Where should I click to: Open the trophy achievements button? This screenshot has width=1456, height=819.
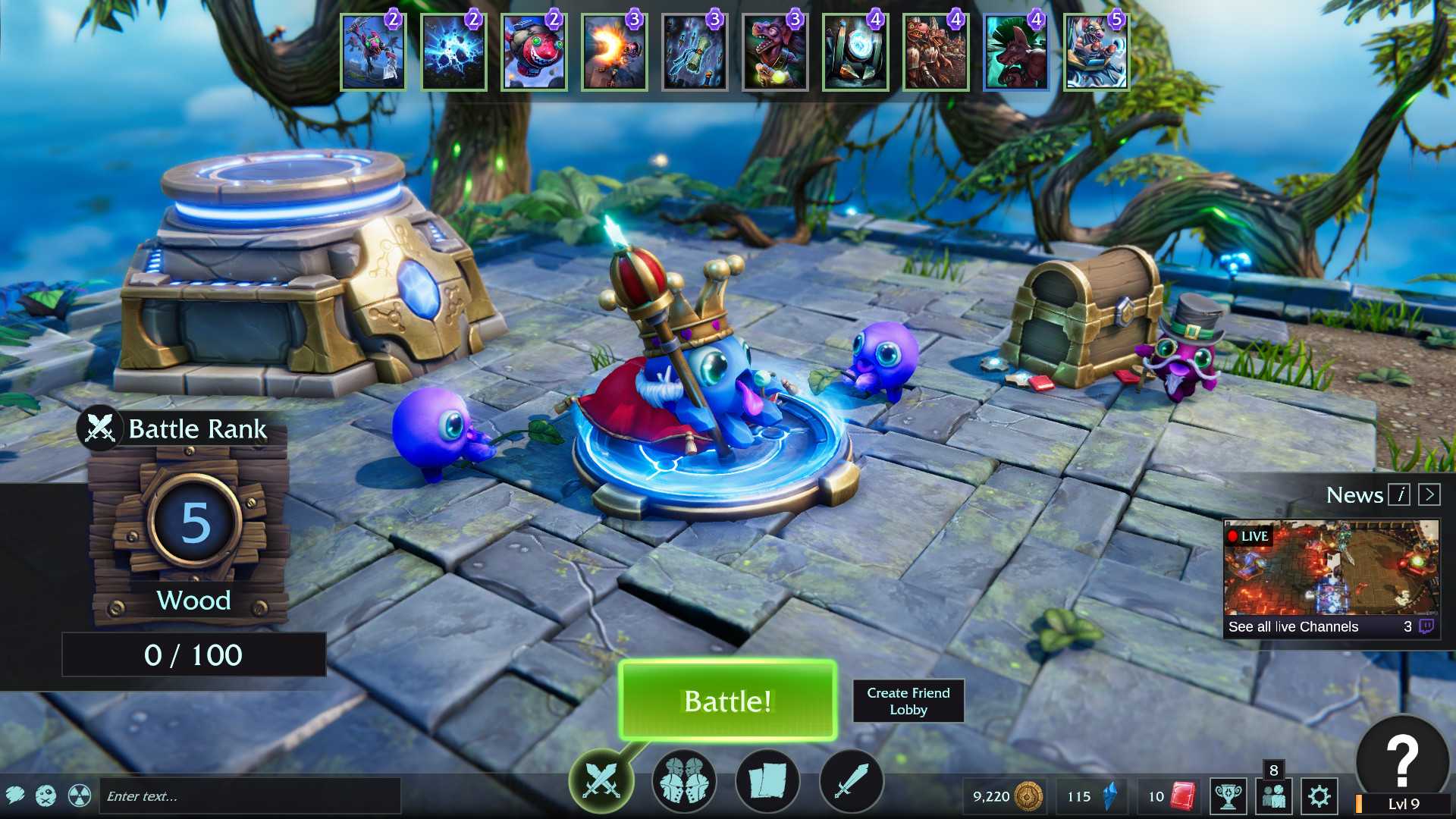click(x=1228, y=796)
